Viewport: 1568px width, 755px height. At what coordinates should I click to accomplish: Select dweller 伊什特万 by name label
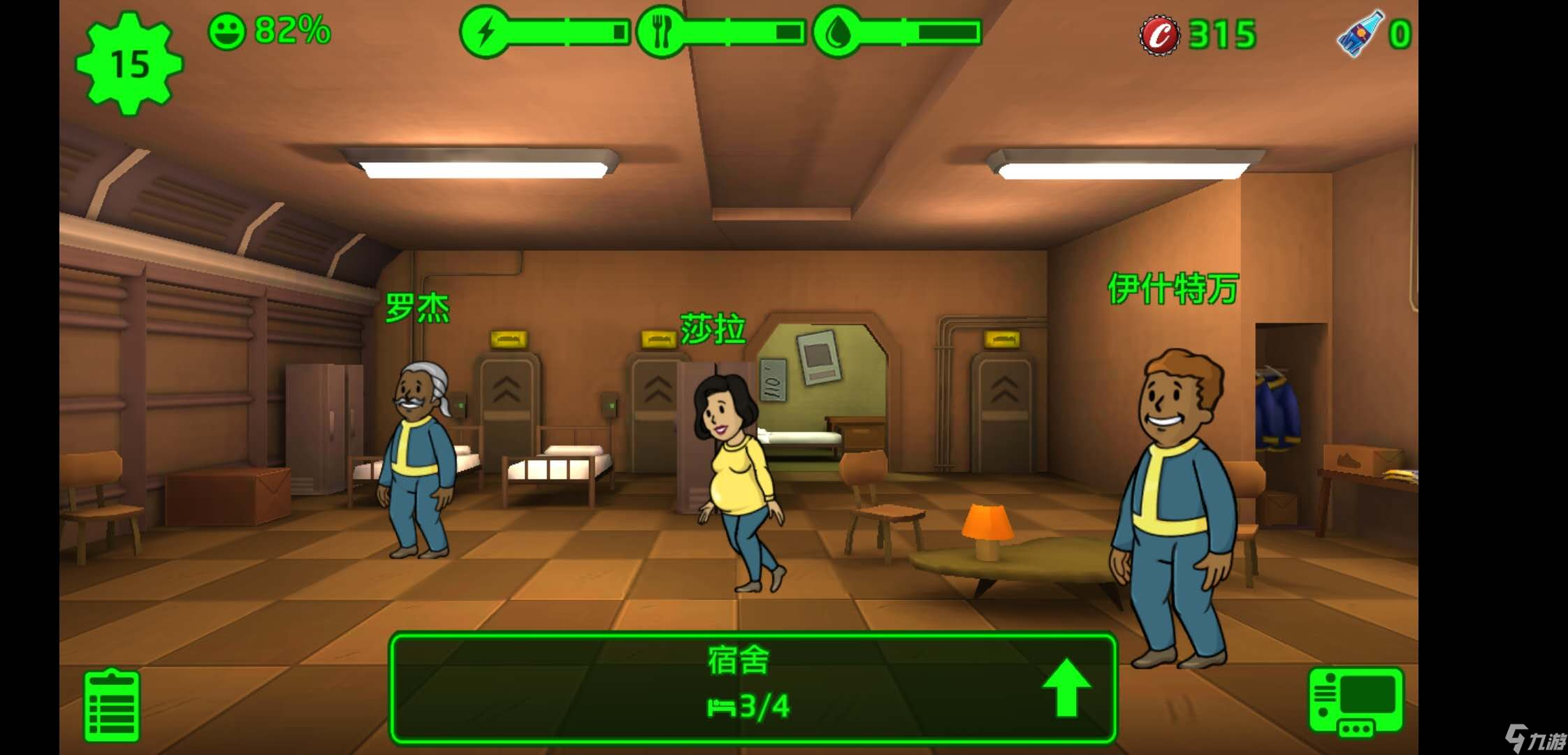pos(1173,288)
